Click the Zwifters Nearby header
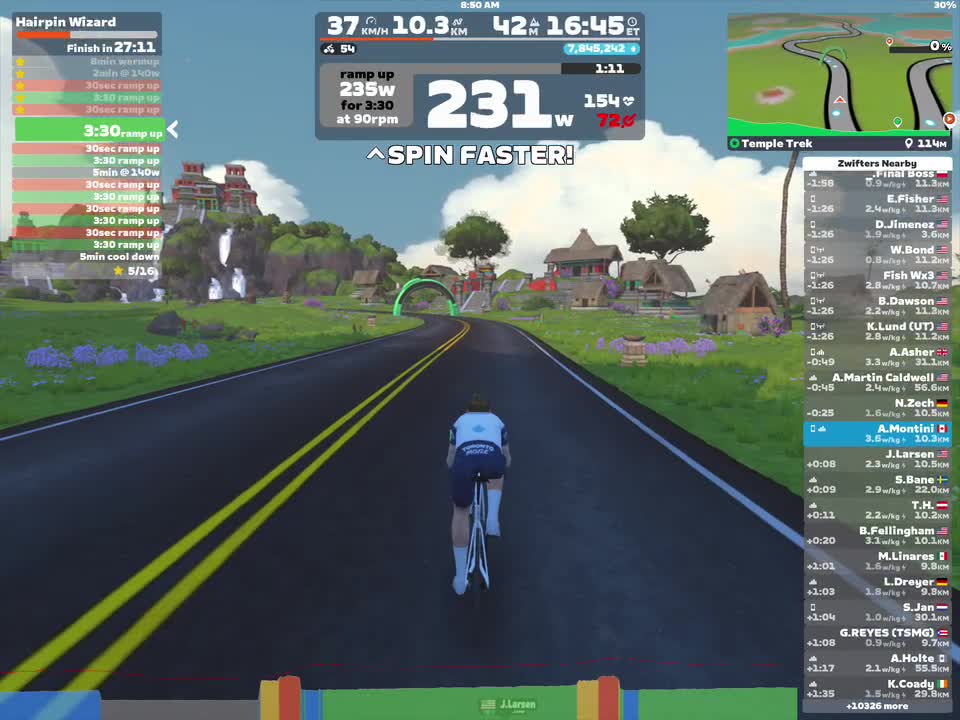Viewport: 960px width, 720px height. 877,163
